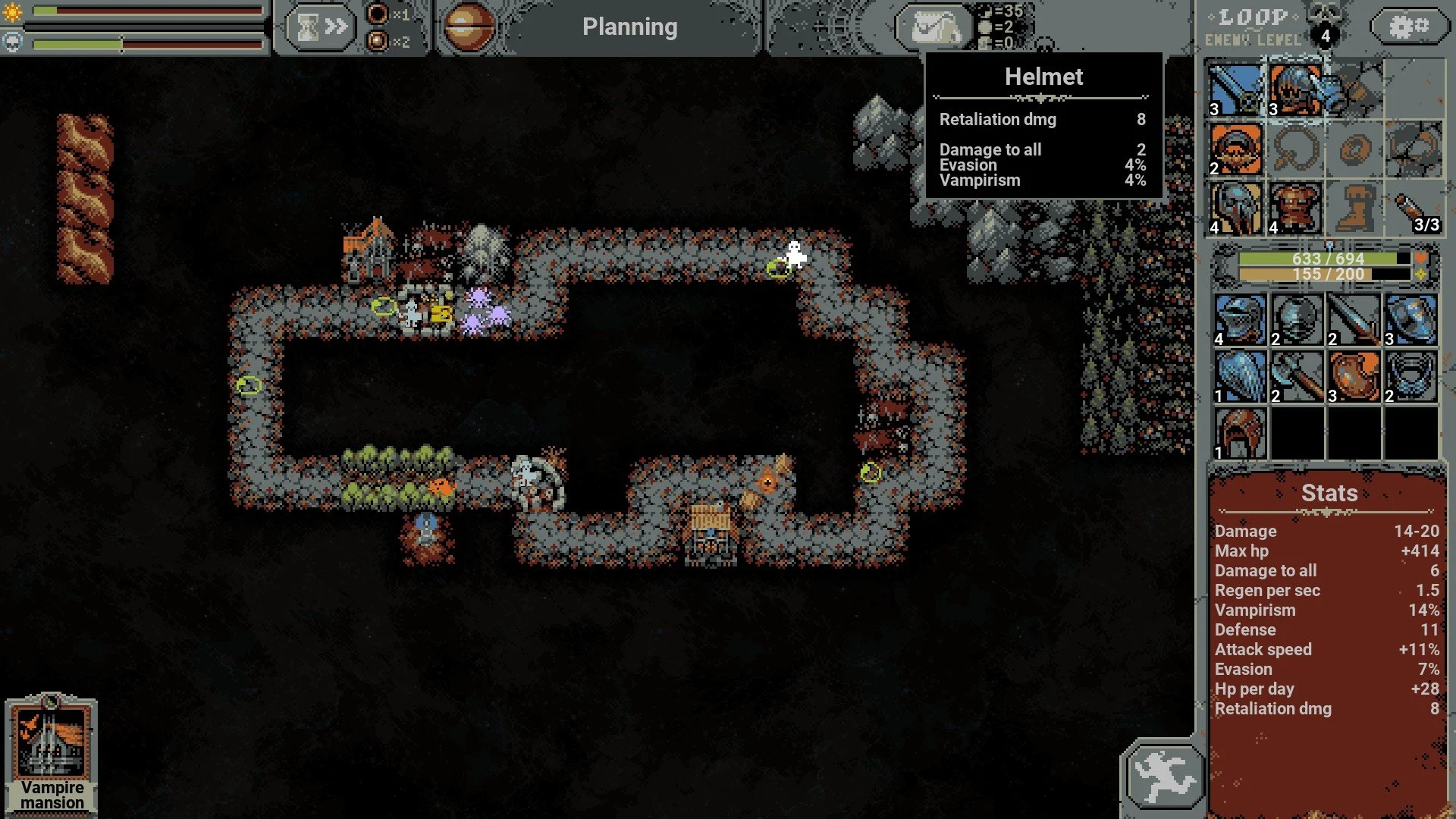
Task: Open the resources bag button
Action: (x=935, y=28)
